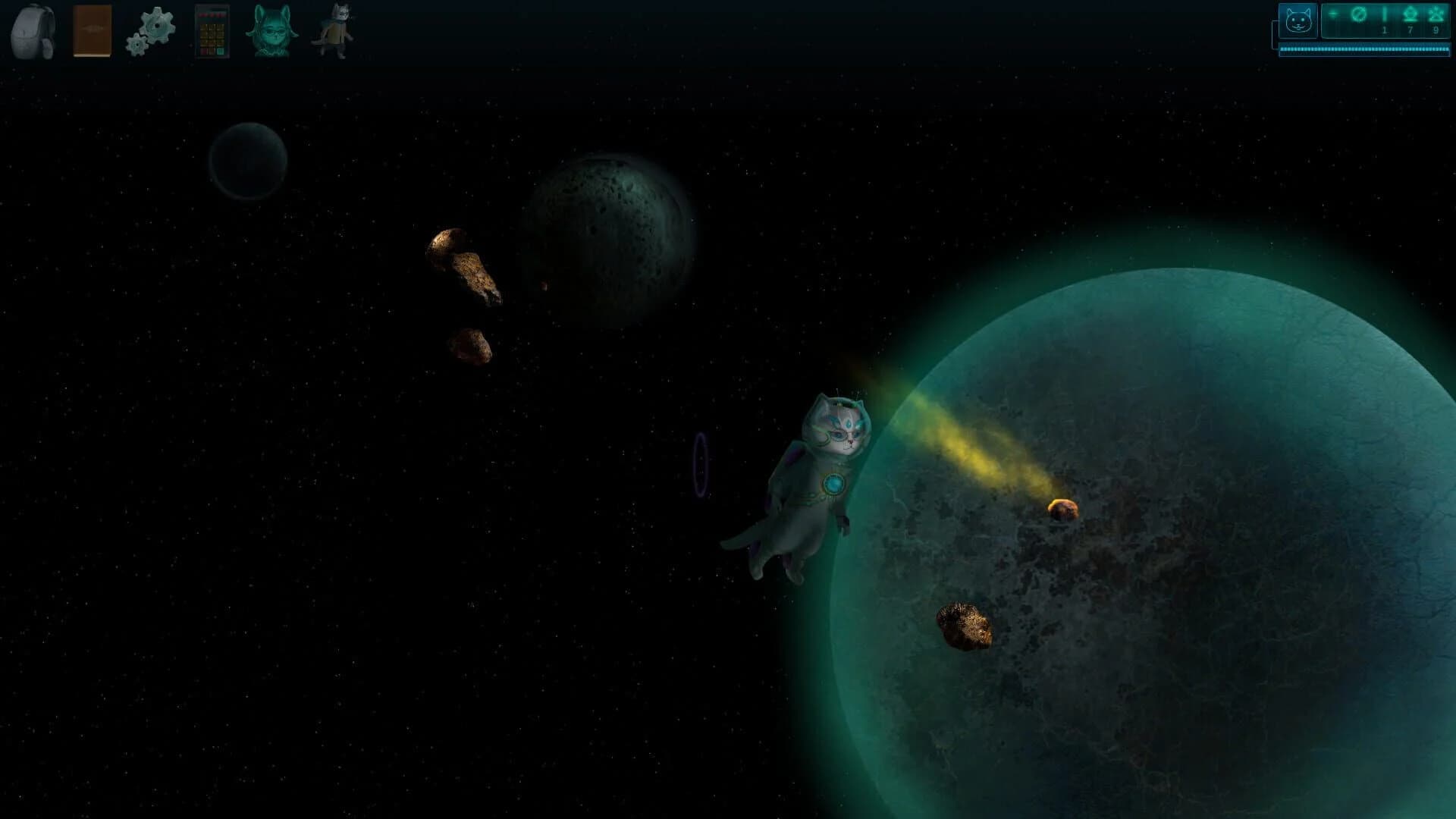This screenshot has height=819, width=1456.
Task: Select the standing cat companion icon
Action: click(334, 30)
